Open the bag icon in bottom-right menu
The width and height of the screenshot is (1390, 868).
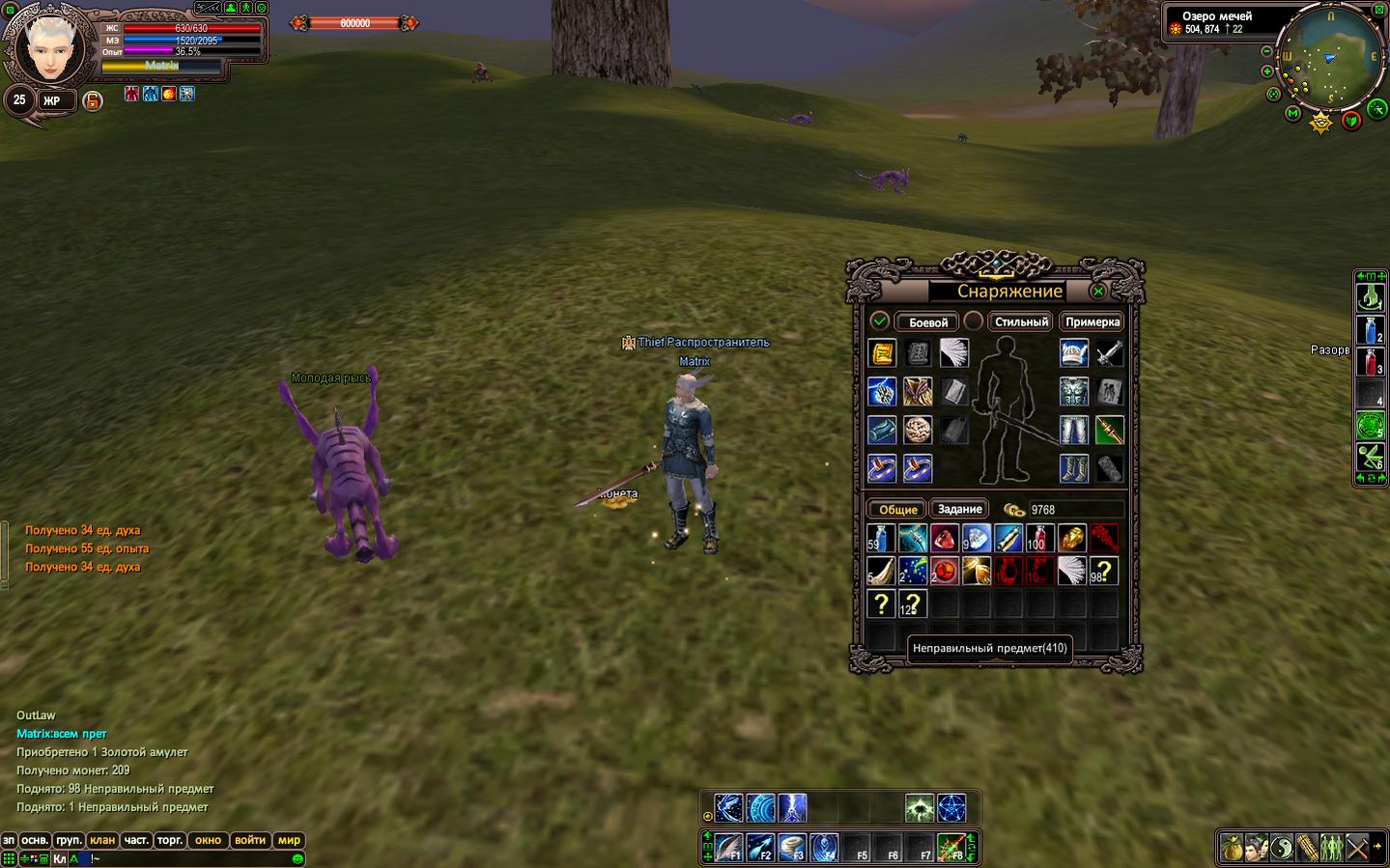(x=1232, y=848)
